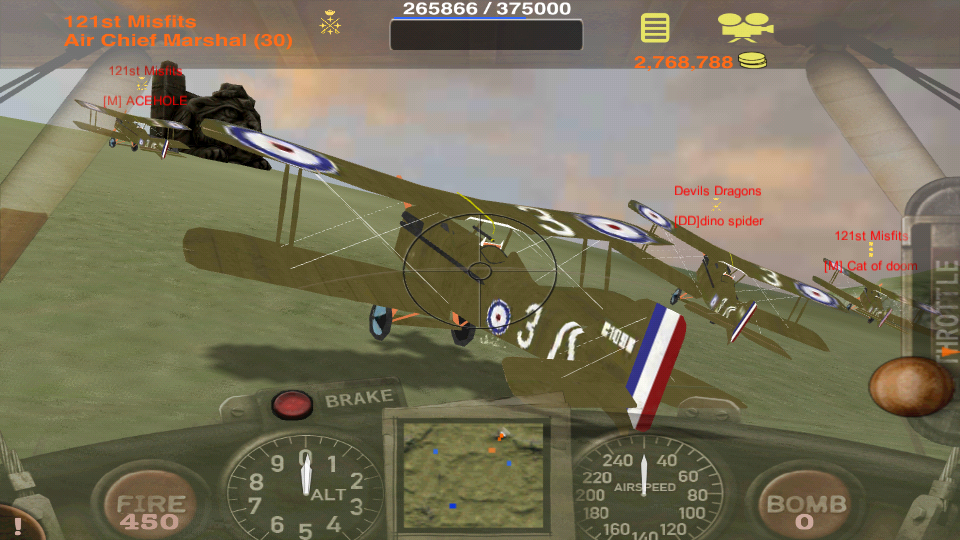Drop a bomb with the BOMB button

[x=806, y=510]
